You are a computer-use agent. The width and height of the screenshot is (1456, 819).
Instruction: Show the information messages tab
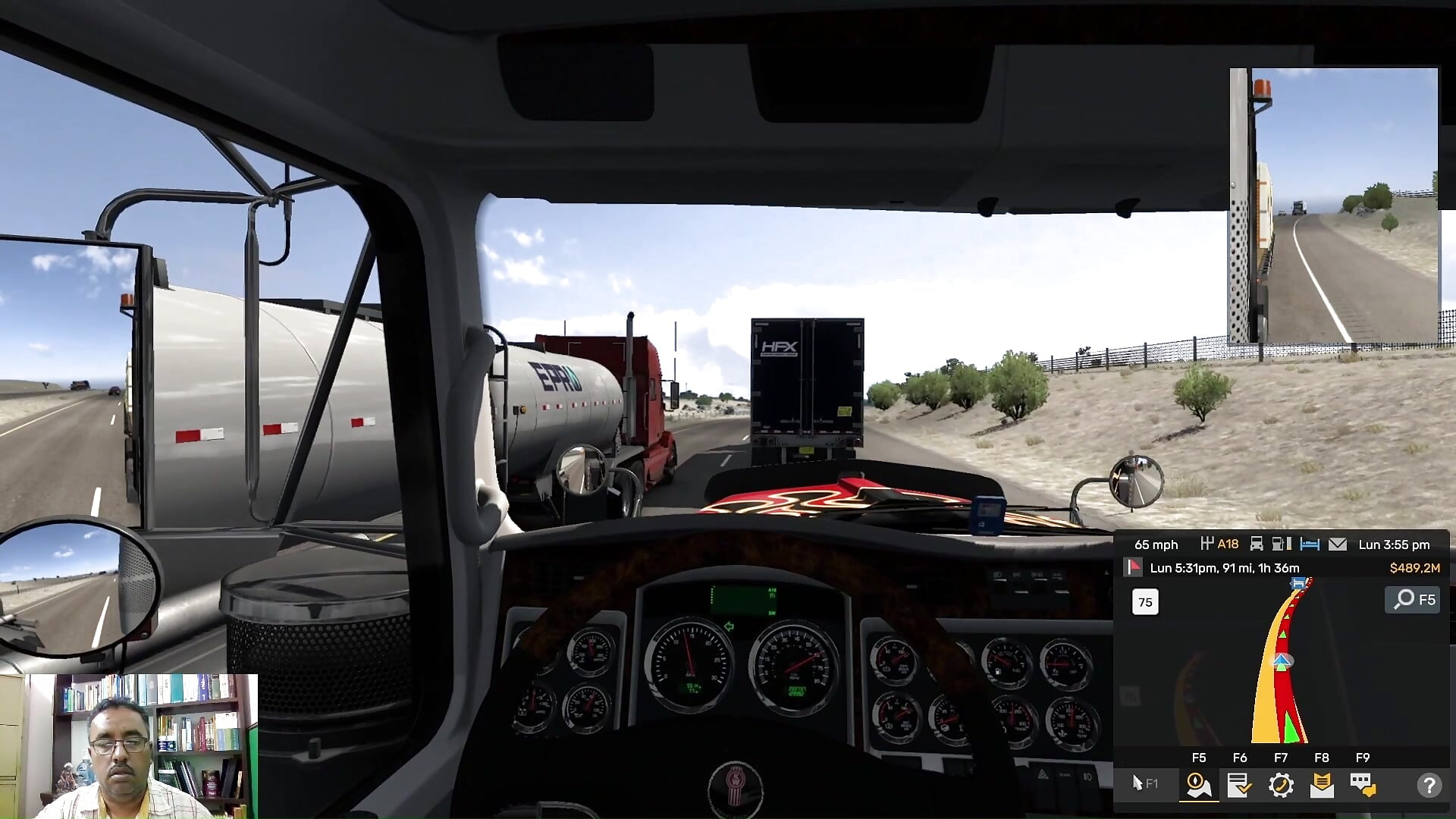pyautogui.click(x=1322, y=785)
